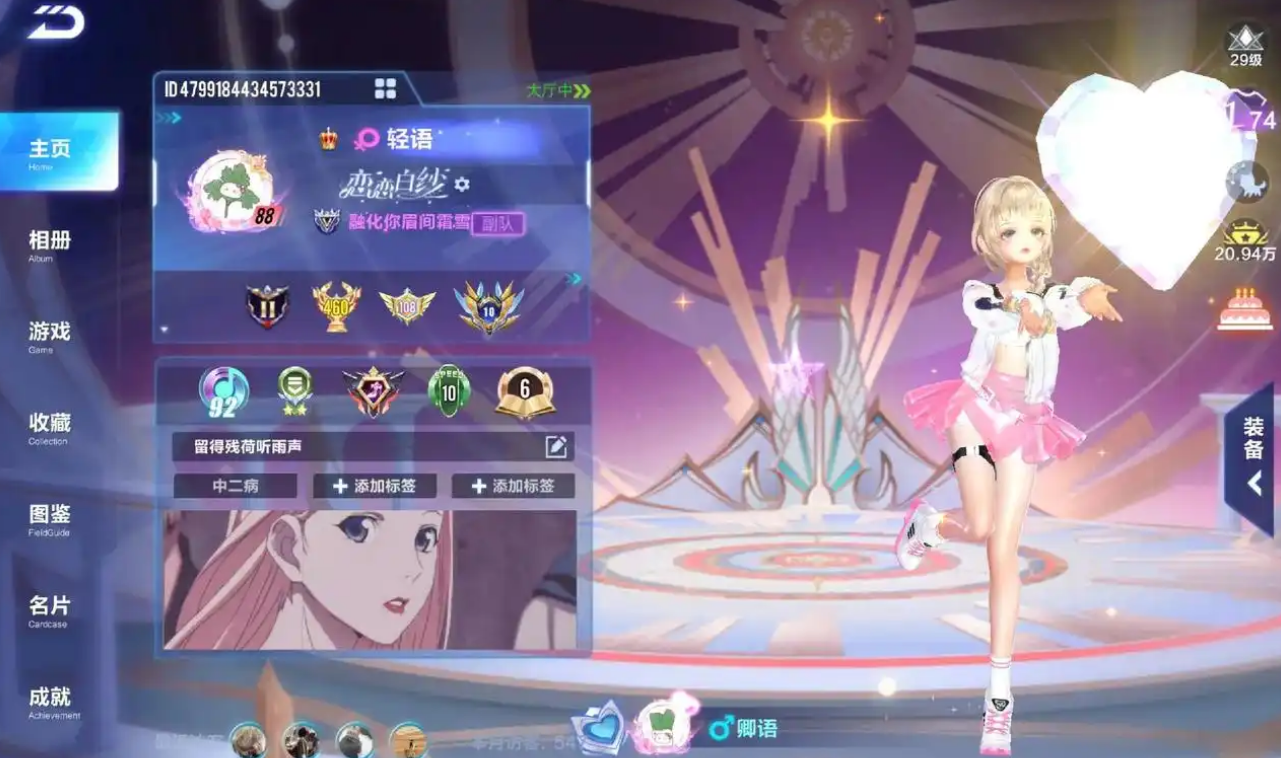
Task: Select the 中二病 tag
Action: (x=235, y=486)
